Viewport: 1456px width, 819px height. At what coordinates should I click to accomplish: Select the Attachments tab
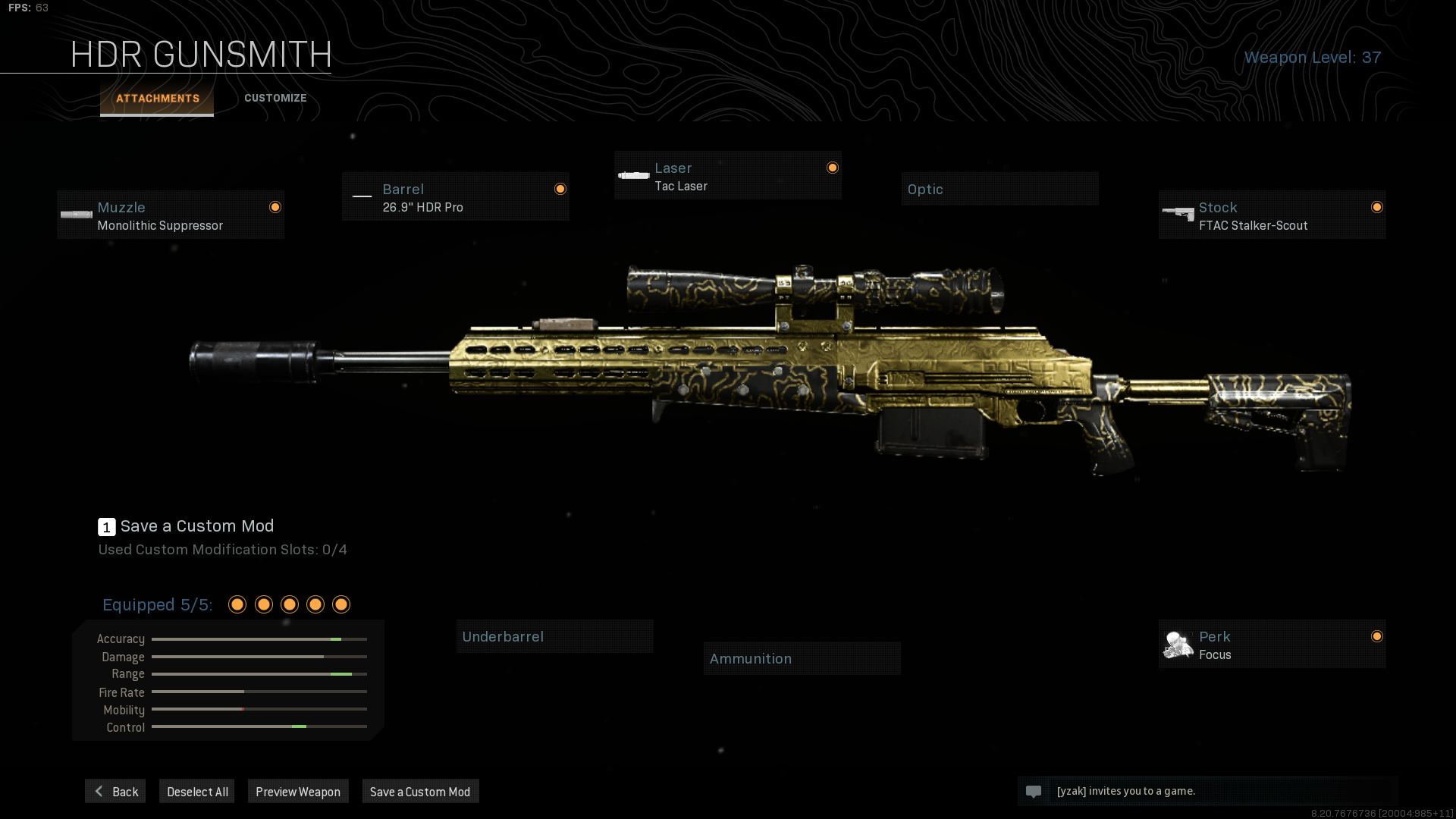point(157,98)
